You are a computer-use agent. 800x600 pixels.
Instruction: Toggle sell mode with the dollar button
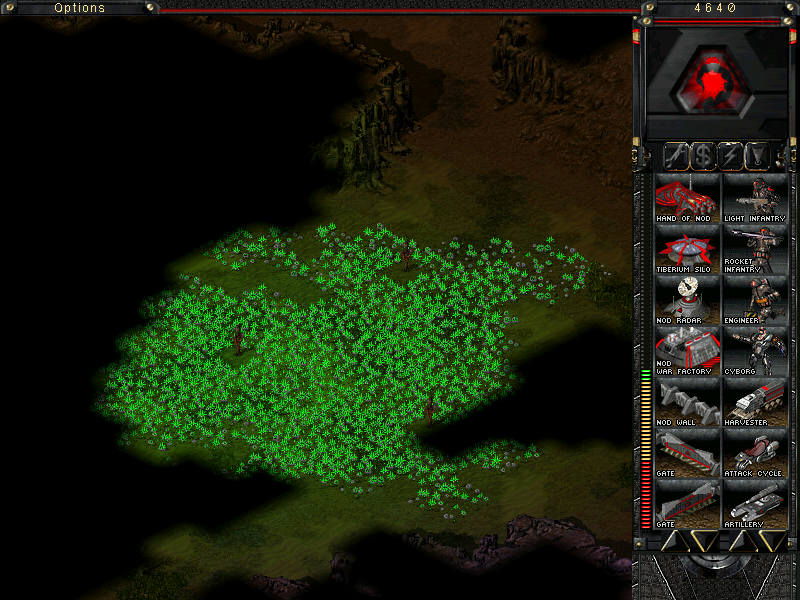tap(704, 156)
